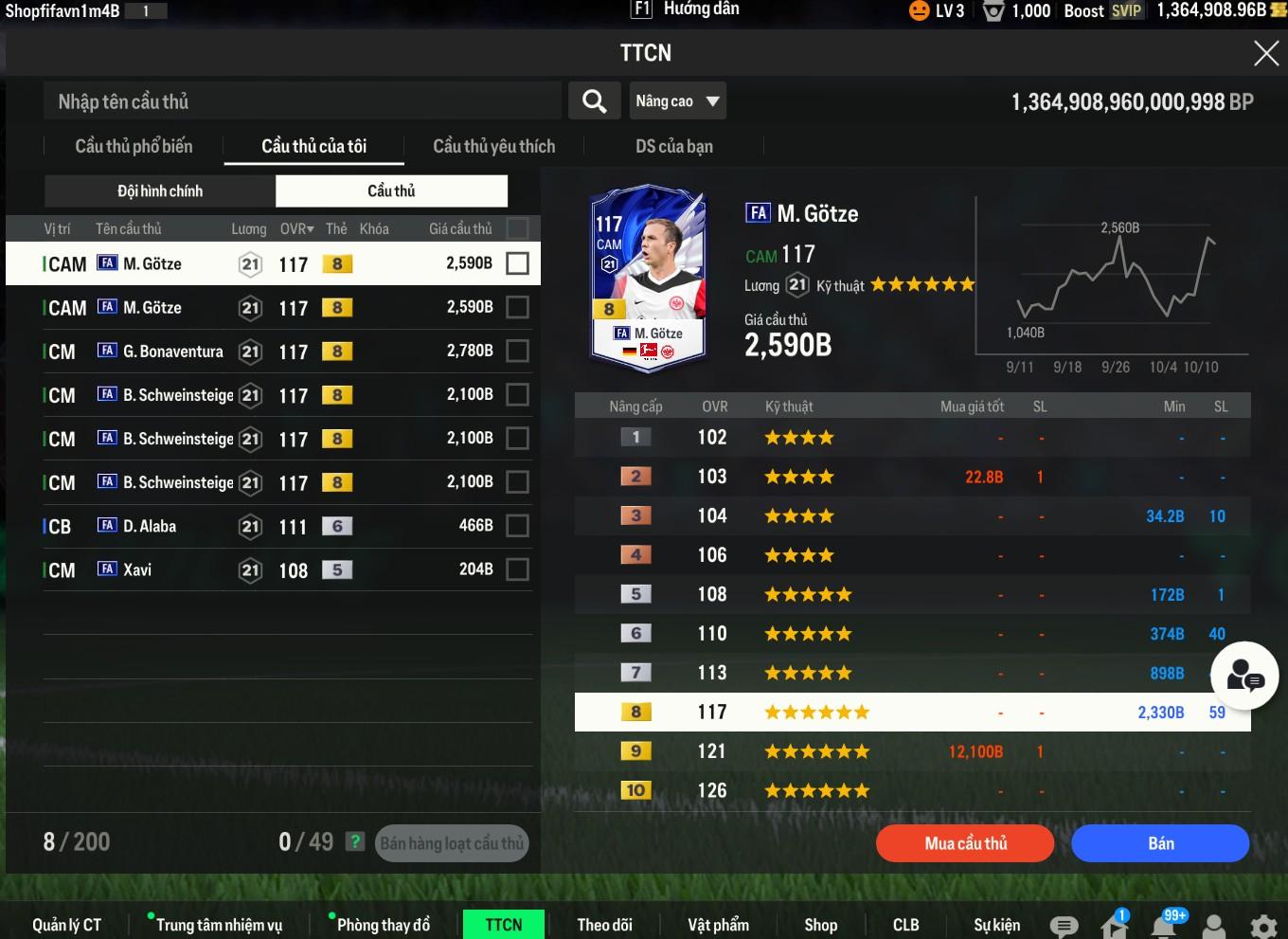1288x939 pixels.
Task: Toggle the select-all checkbox in header
Action: 517,228
